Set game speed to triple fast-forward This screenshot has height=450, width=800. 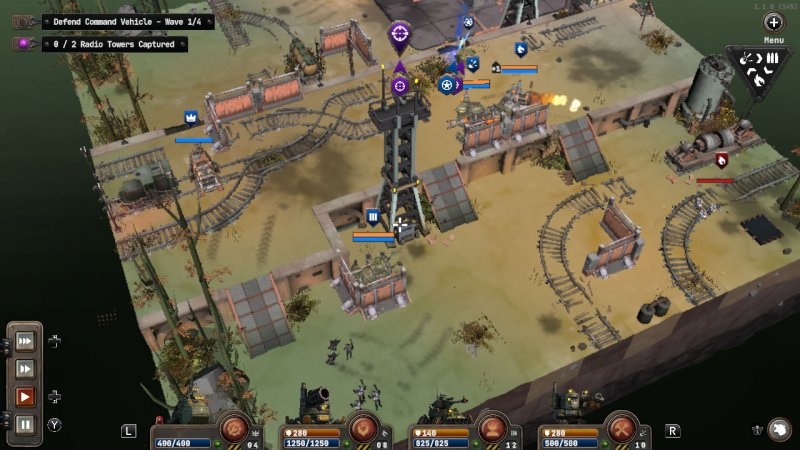click(25, 340)
